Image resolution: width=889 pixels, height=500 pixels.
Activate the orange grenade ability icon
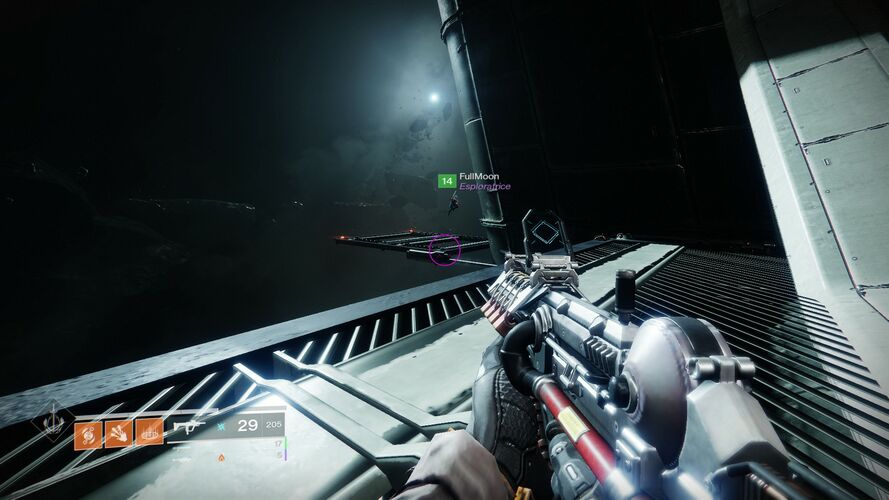[x=87, y=433]
